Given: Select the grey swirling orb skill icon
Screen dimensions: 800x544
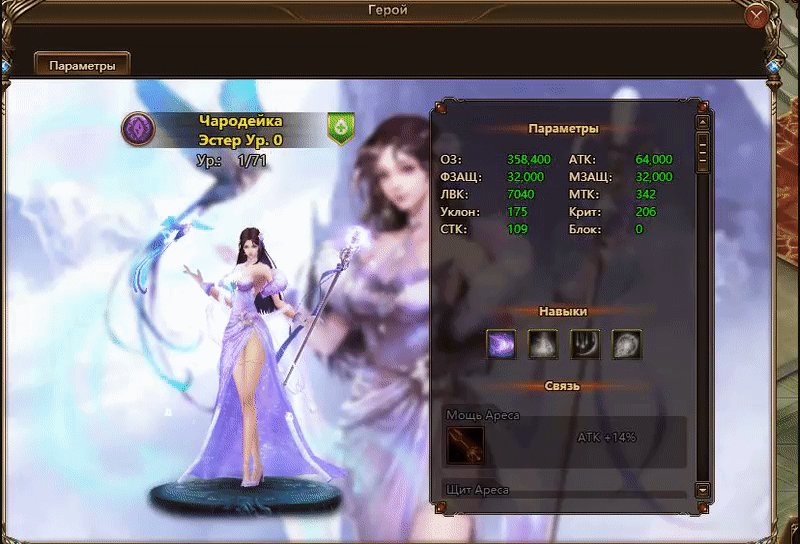Looking at the screenshot, I should (x=627, y=344).
